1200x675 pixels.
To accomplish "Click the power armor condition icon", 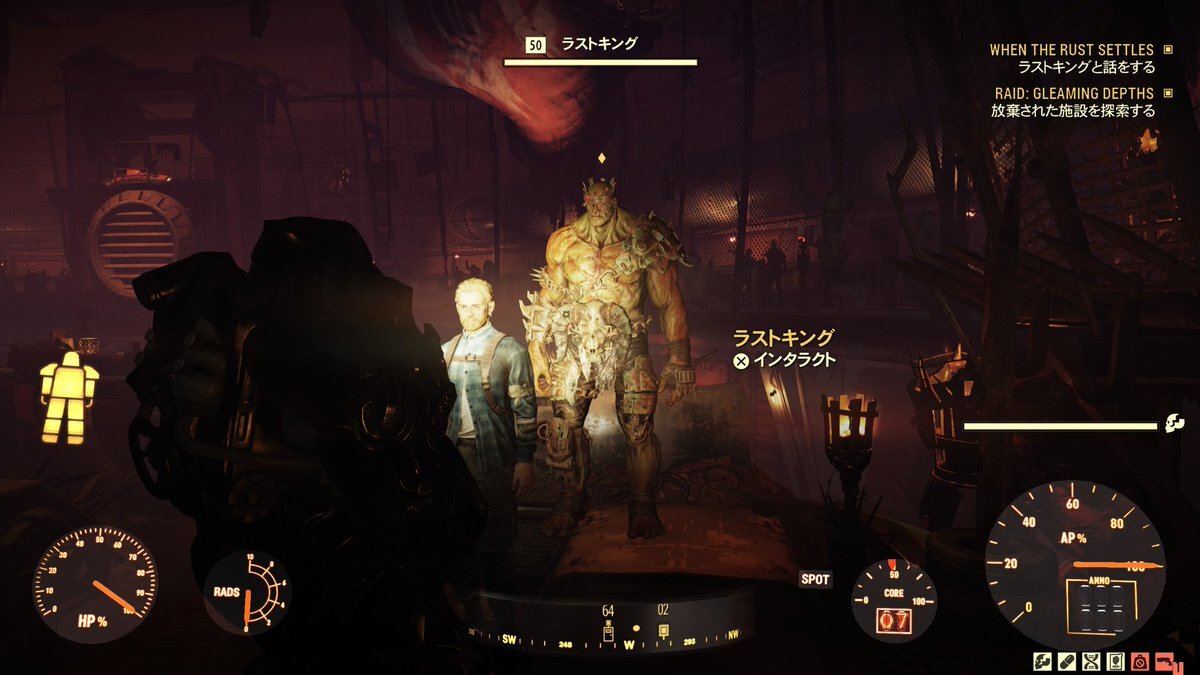I will point(69,397).
